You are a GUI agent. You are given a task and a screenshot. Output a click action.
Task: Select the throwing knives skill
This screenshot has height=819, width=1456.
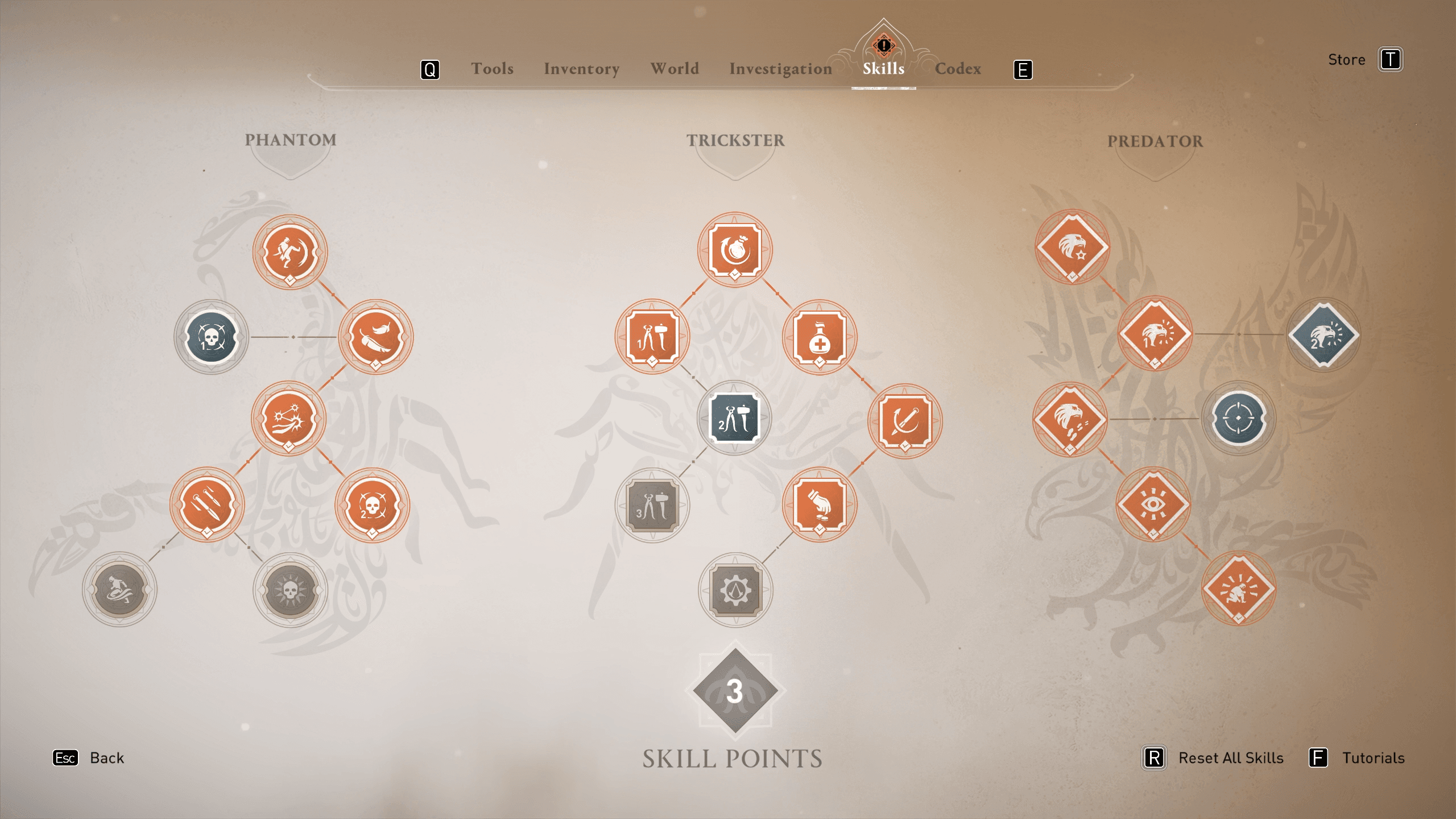click(207, 504)
